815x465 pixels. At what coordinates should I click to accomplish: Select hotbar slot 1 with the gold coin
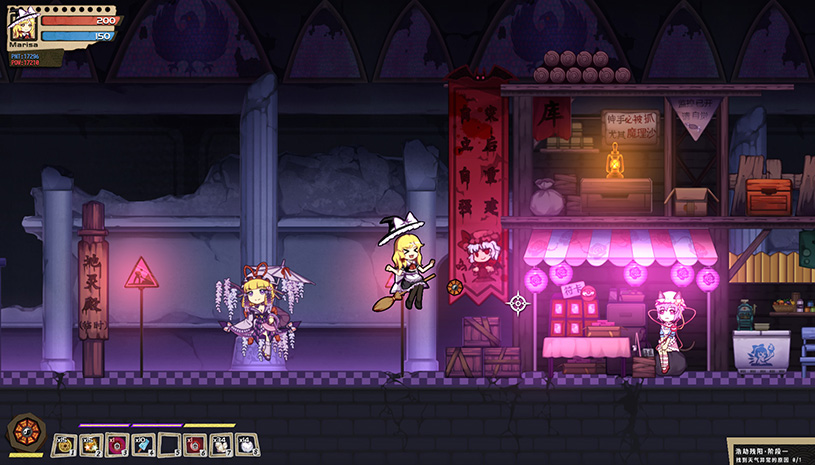(x=64, y=444)
